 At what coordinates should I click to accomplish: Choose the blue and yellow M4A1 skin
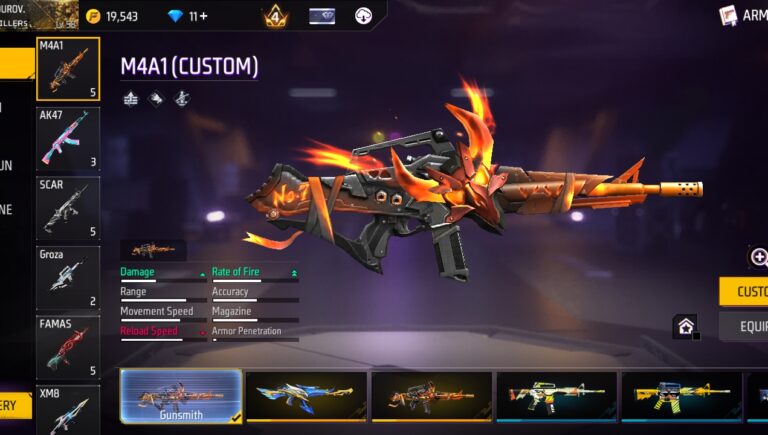click(306, 397)
